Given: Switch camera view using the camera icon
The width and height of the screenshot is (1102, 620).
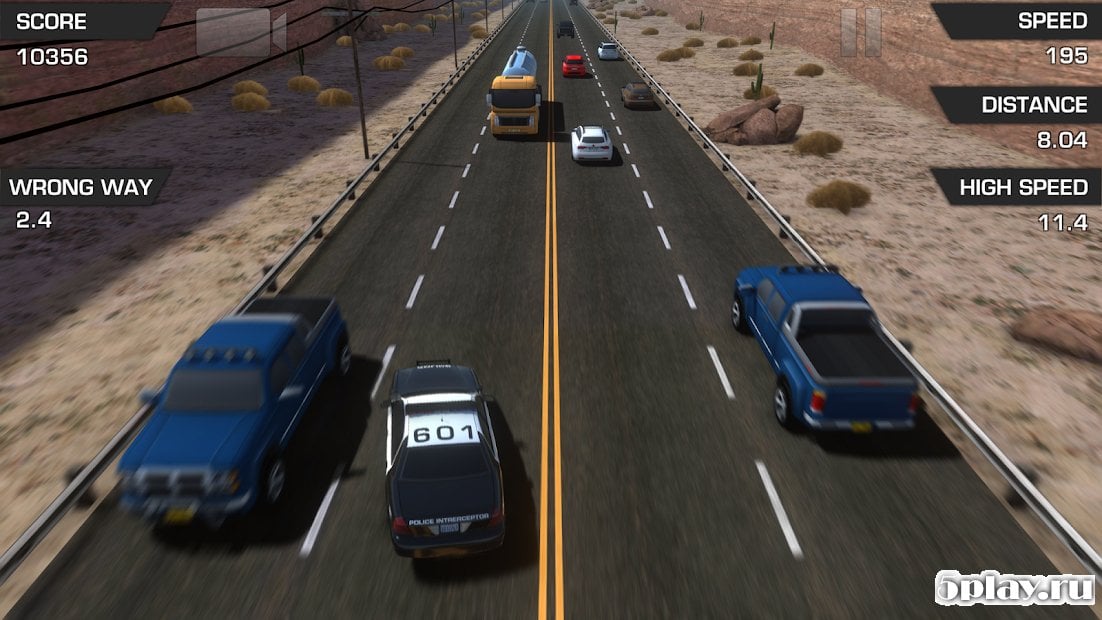Looking at the screenshot, I should tap(240, 32).
